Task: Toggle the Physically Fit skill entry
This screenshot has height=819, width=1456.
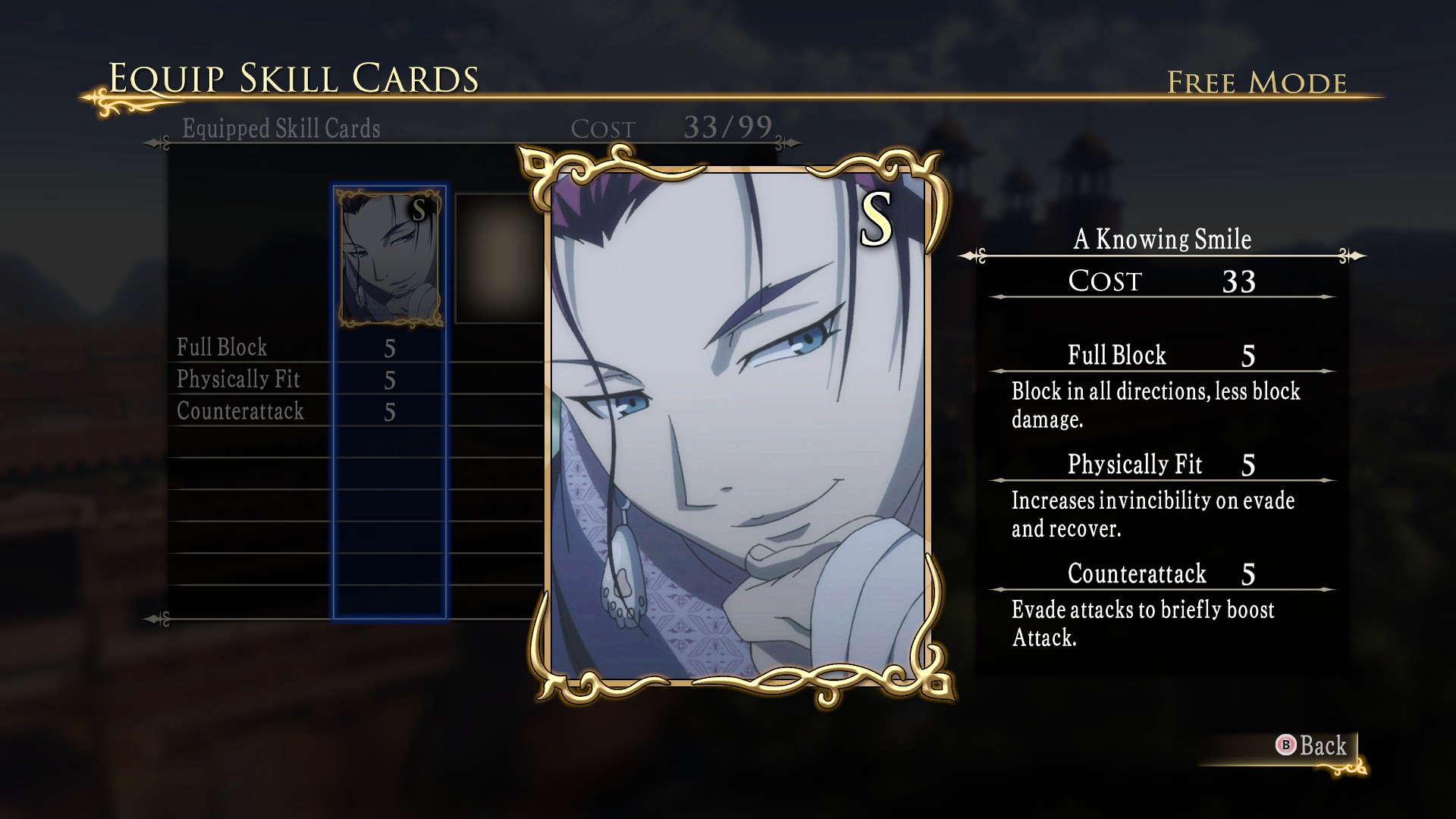Action: click(x=237, y=380)
